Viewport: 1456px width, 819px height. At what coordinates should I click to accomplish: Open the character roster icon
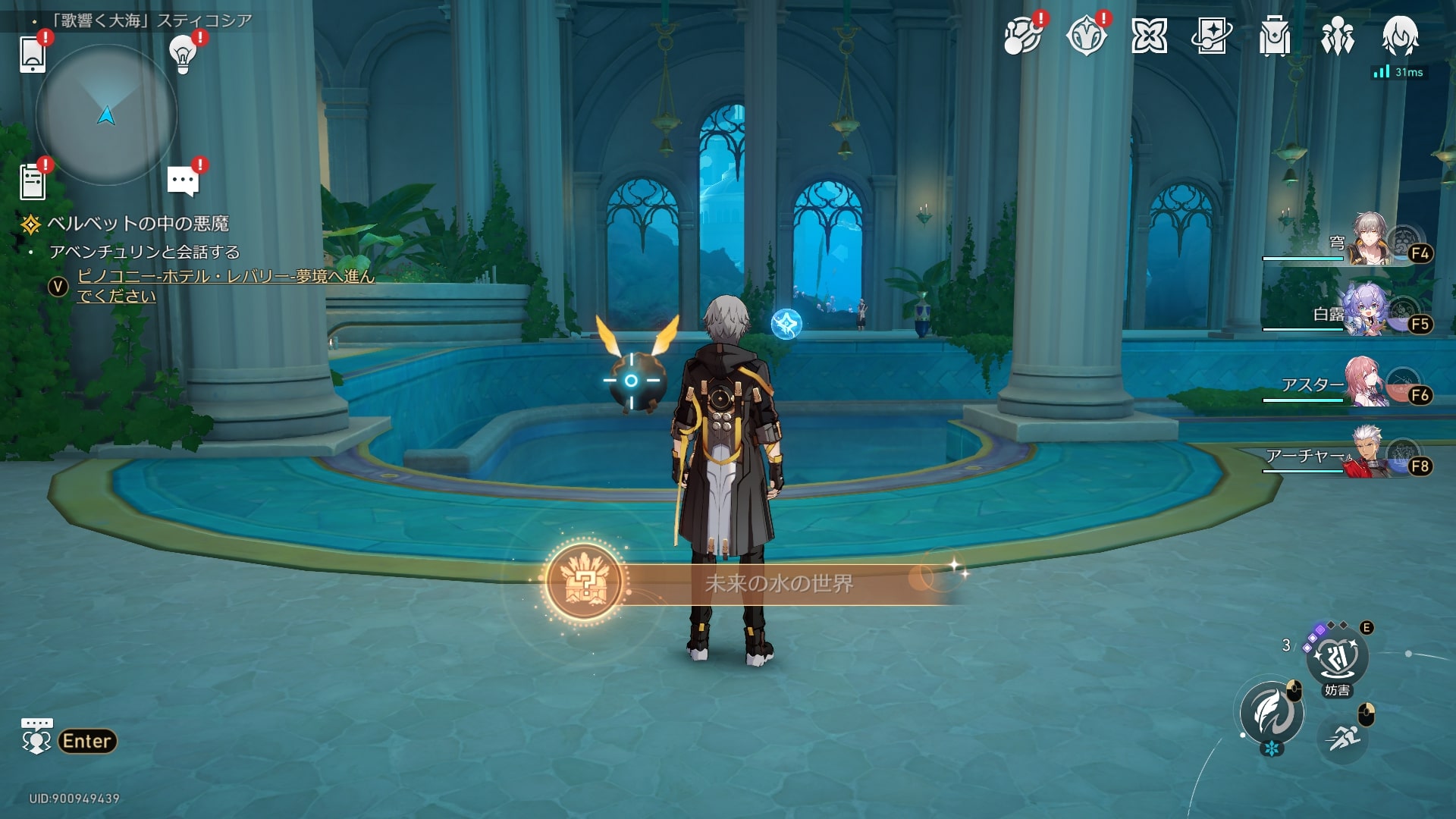(1337, 36)
